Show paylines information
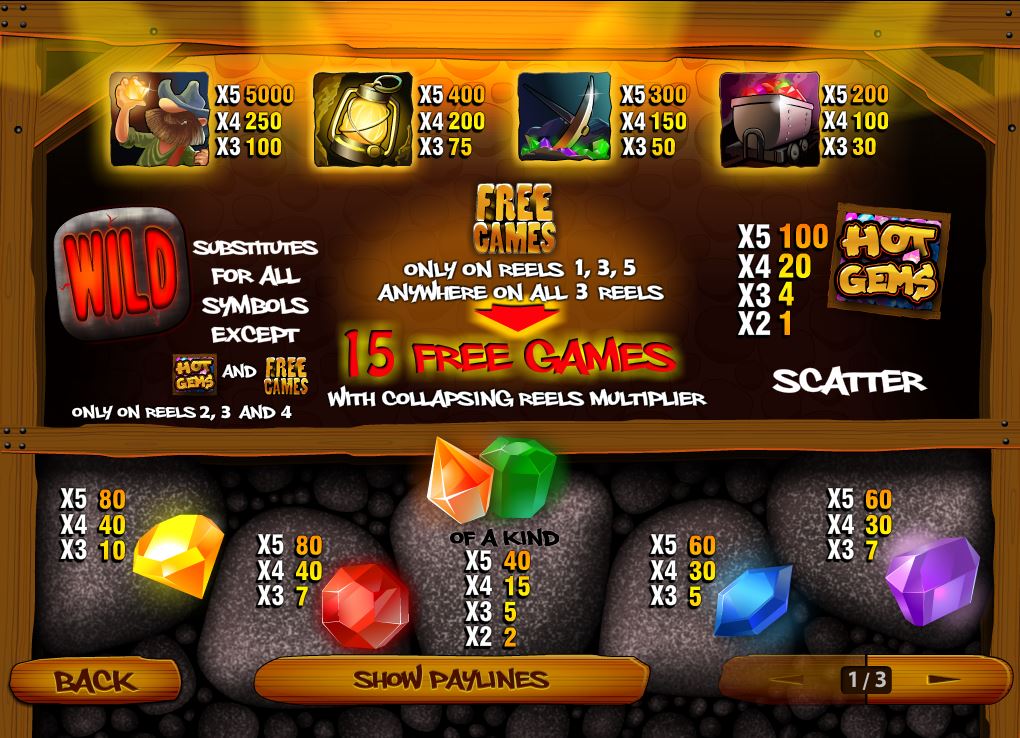1020x738 pixels. pos(451,680)
